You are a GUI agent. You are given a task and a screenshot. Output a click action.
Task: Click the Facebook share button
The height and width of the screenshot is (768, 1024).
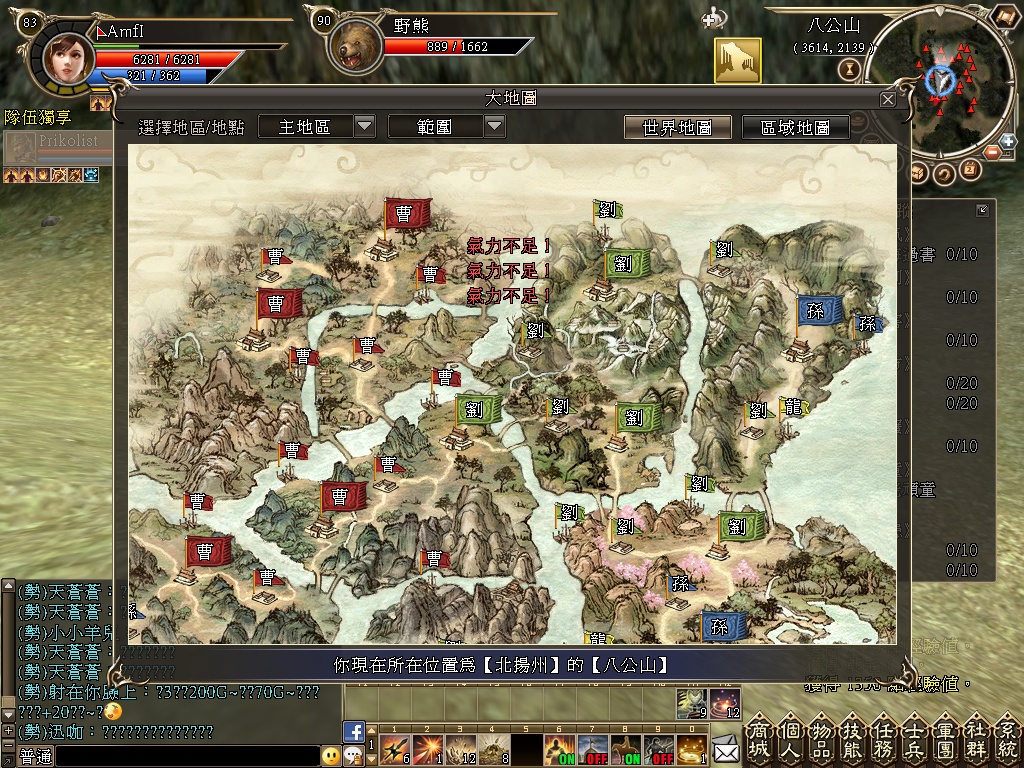(353, 731)
